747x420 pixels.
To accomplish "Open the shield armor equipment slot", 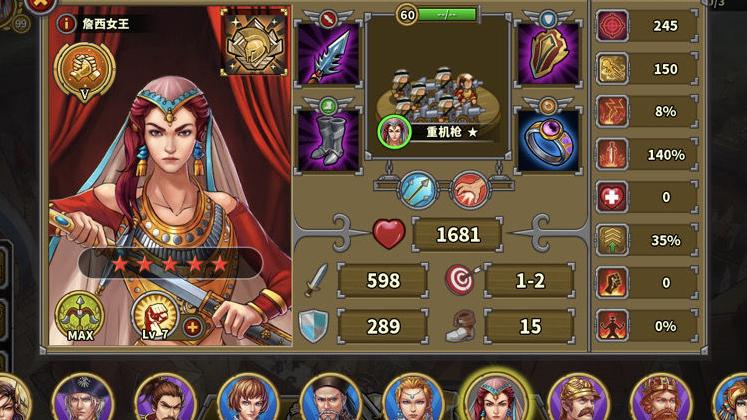I will (x=547, y=53).
